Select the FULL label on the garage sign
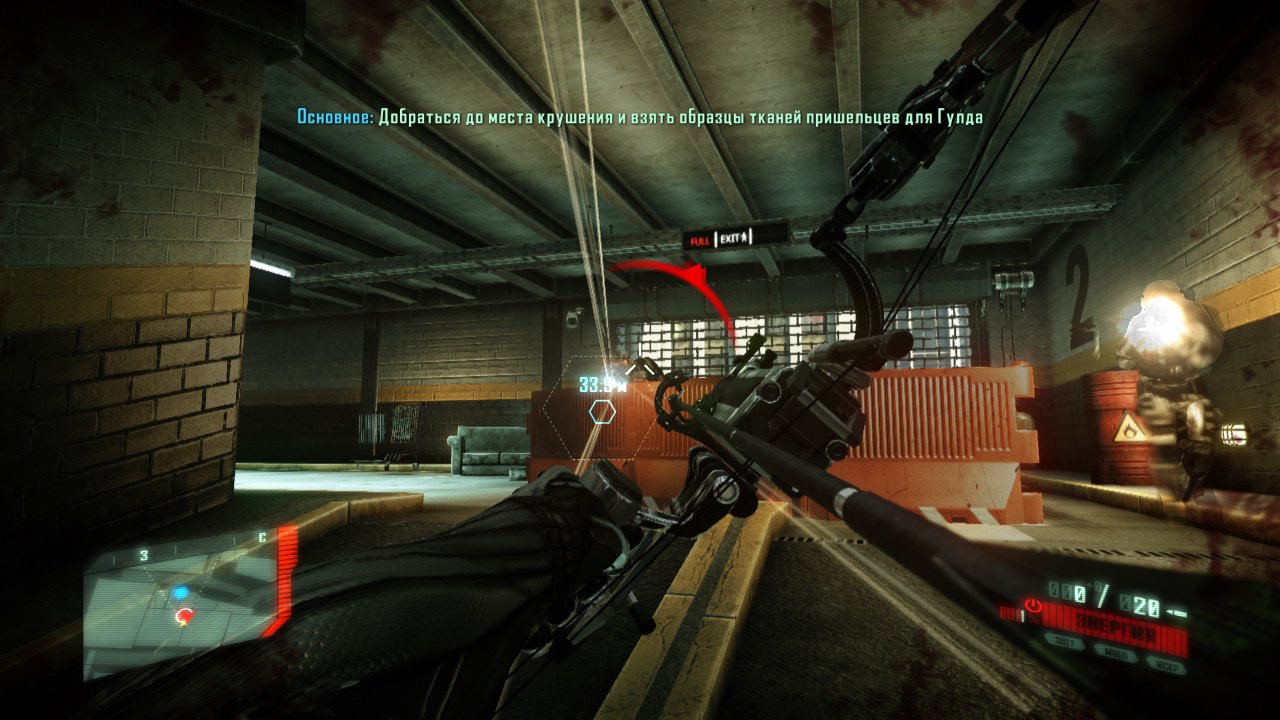The height and width of the screenshot is (720, 1280). 698,238
